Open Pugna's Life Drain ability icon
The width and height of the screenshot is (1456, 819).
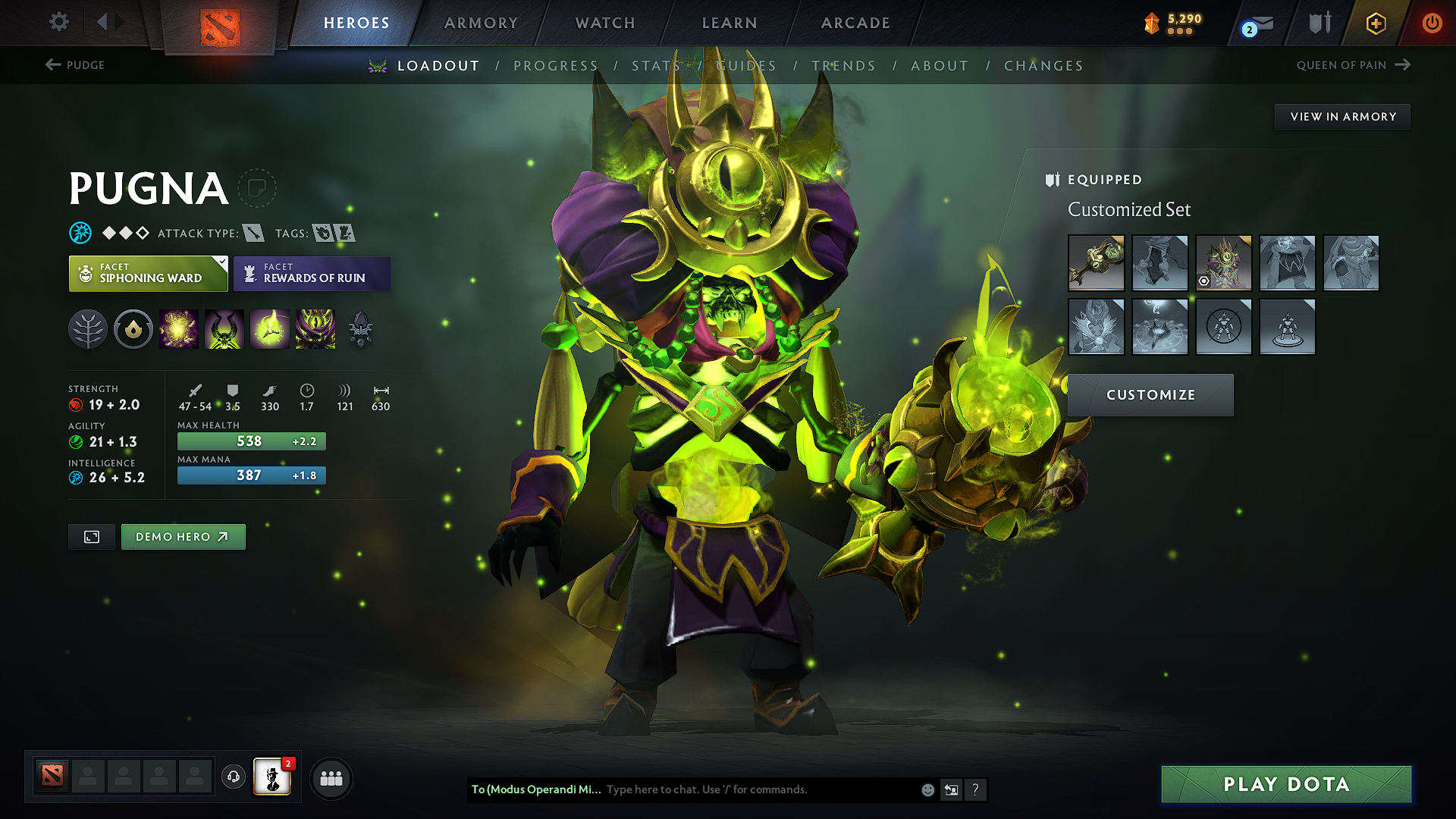315,329
